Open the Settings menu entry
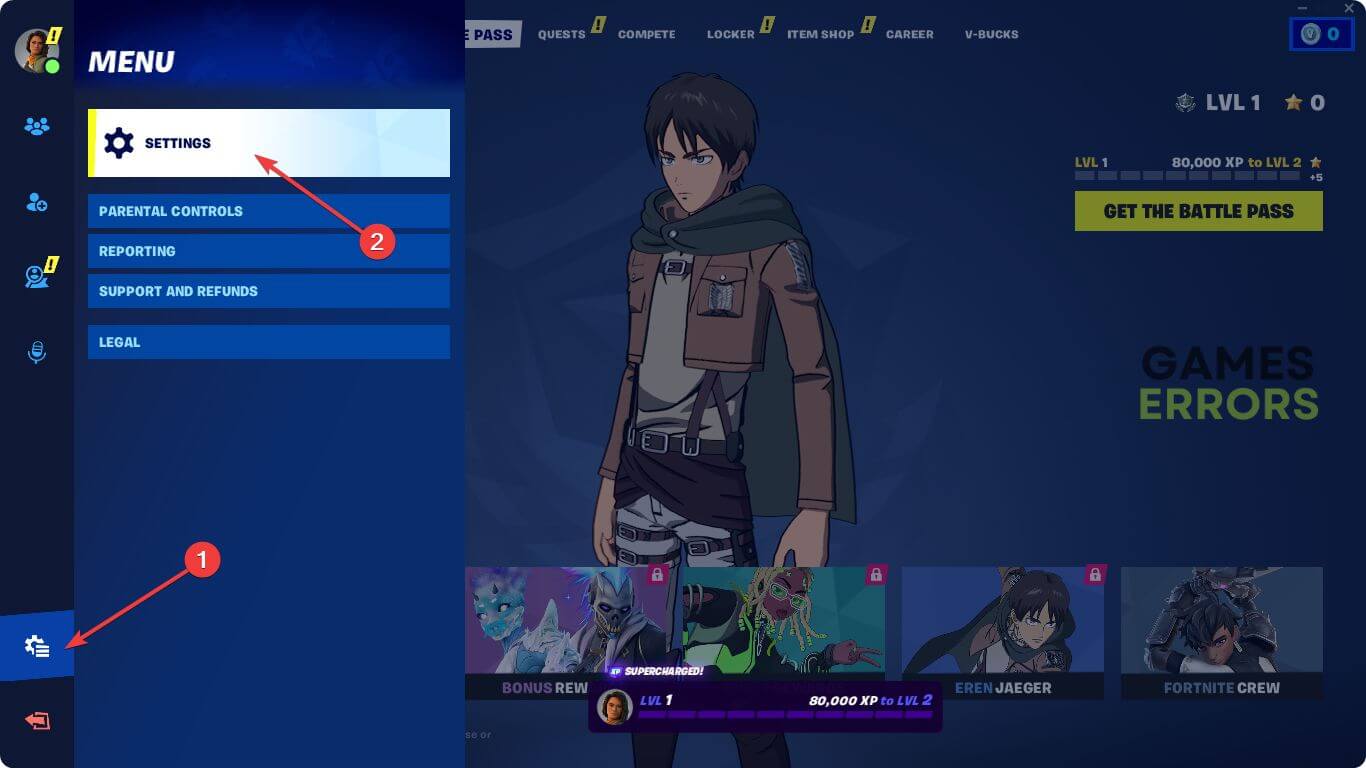1366x768 pixels. (x=268, y=143)
